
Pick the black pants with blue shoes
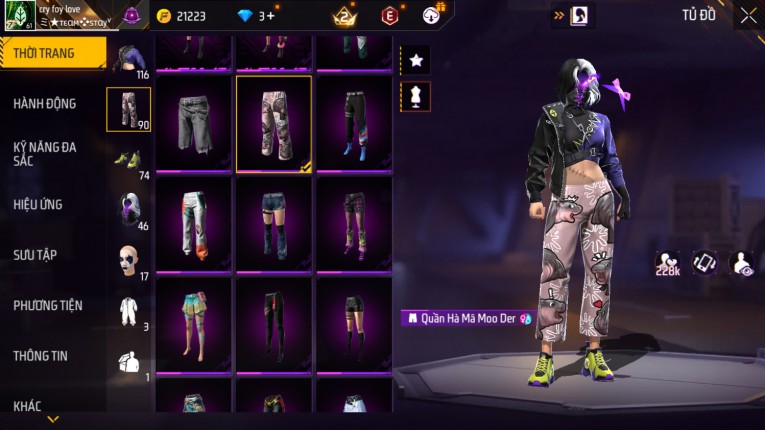click(354, 122)
